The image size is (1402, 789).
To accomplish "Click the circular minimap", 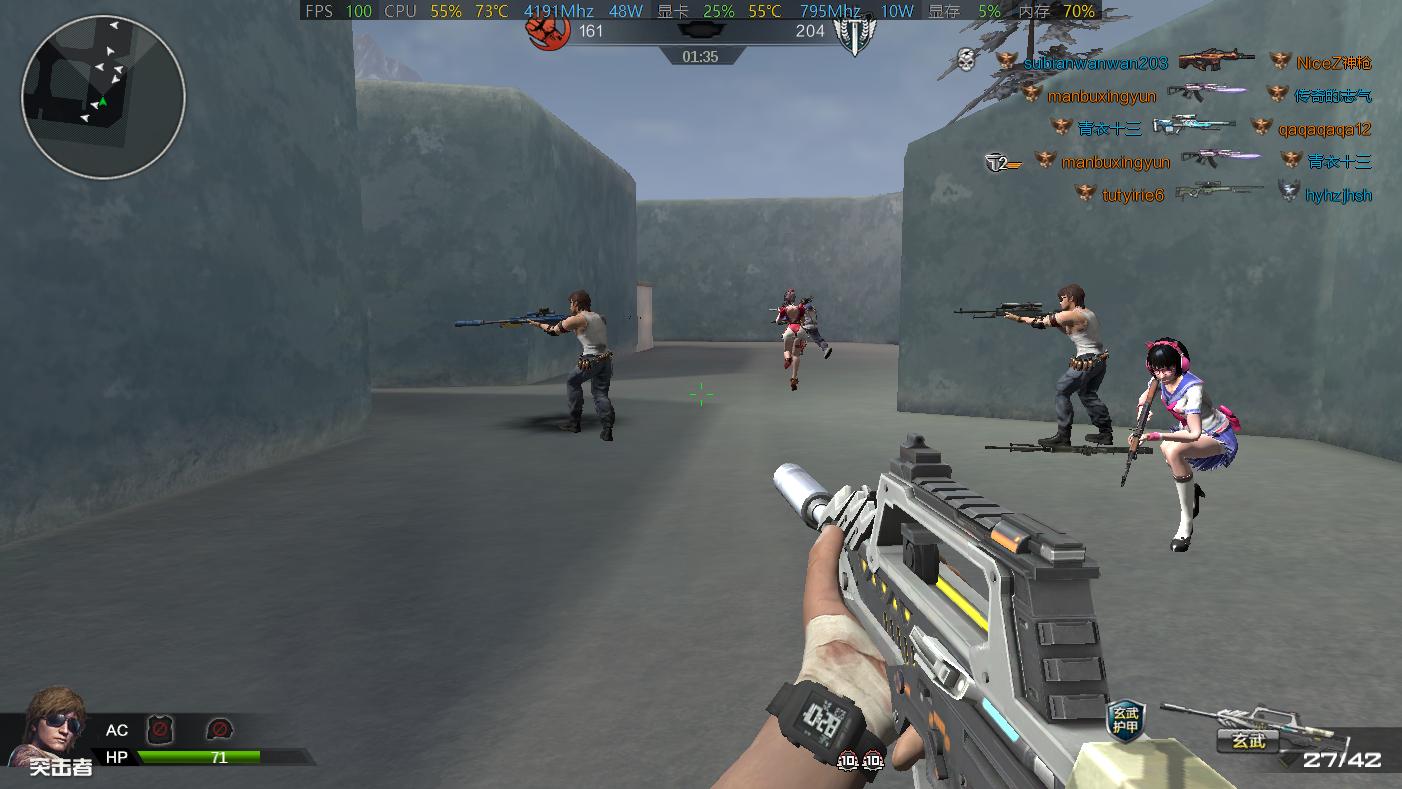I will tap(103, 97).
